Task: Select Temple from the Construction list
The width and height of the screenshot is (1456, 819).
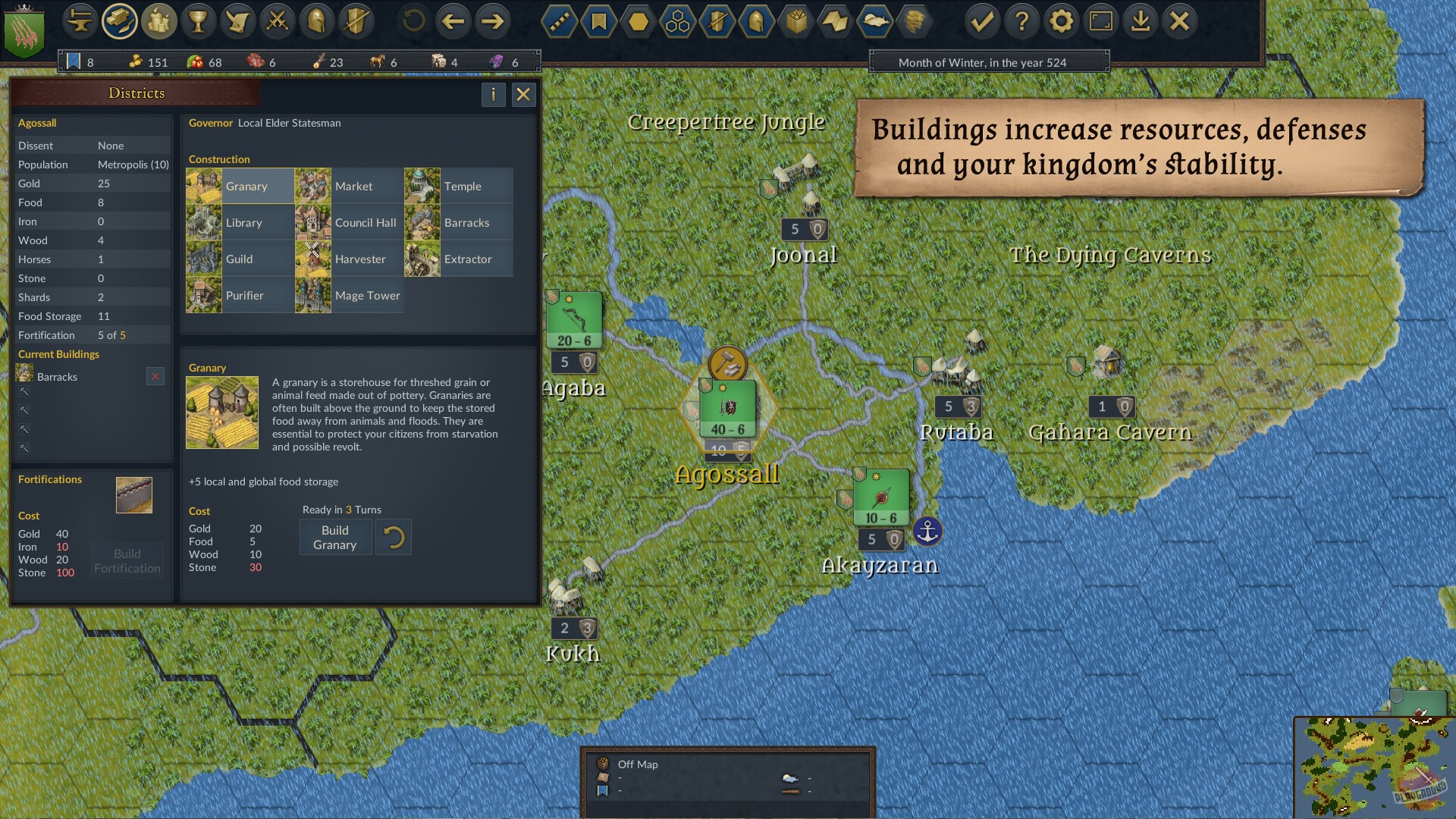Action: [x=463, y=186]
